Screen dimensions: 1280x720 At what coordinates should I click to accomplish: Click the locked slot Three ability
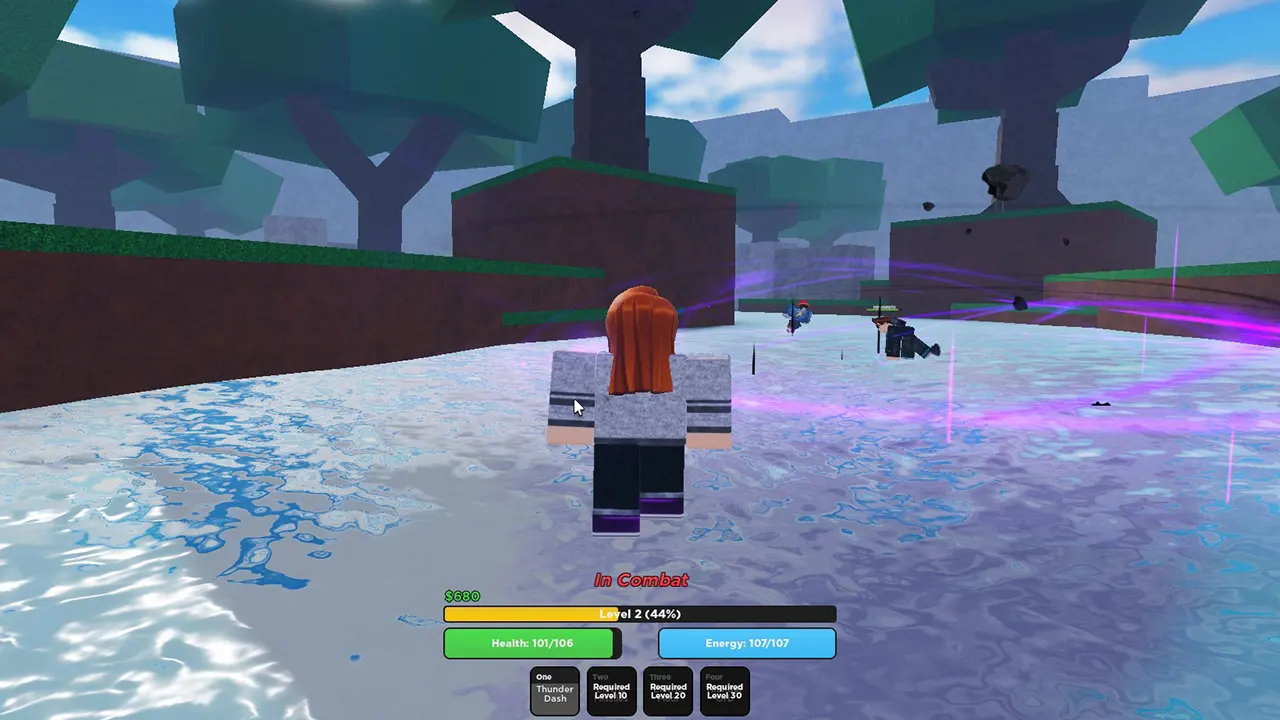[667, 690]
